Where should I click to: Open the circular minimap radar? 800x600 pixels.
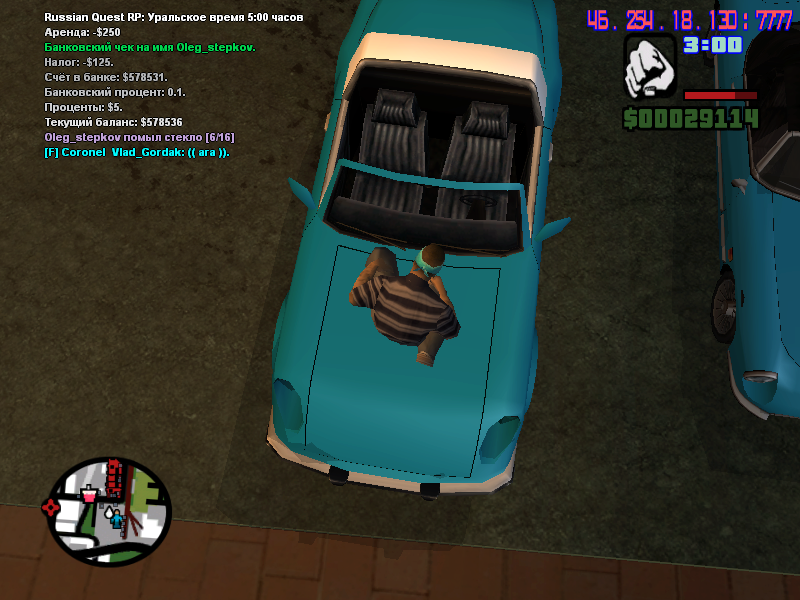[x=108, y=511]
